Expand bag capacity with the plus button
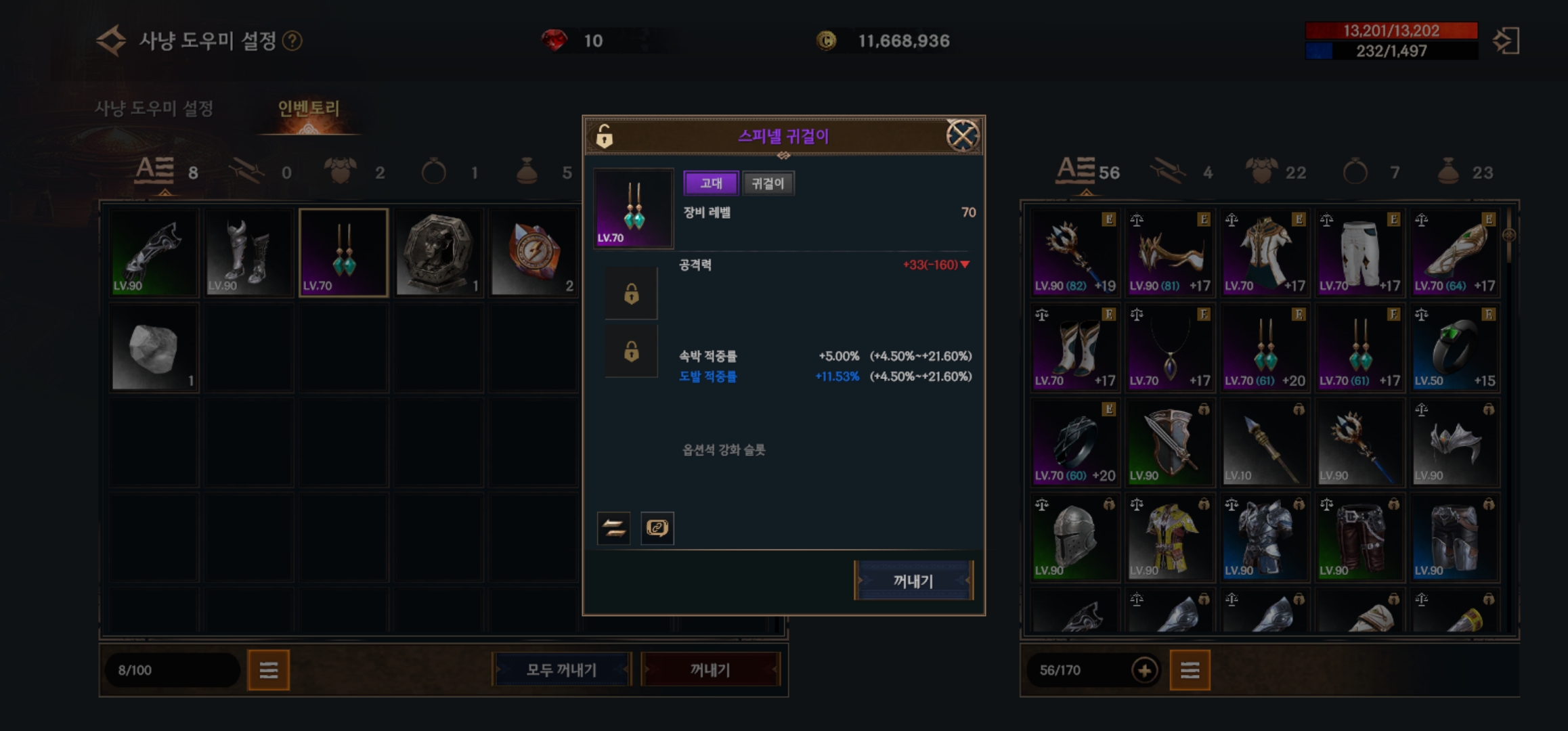 (x=1144, y=670)
